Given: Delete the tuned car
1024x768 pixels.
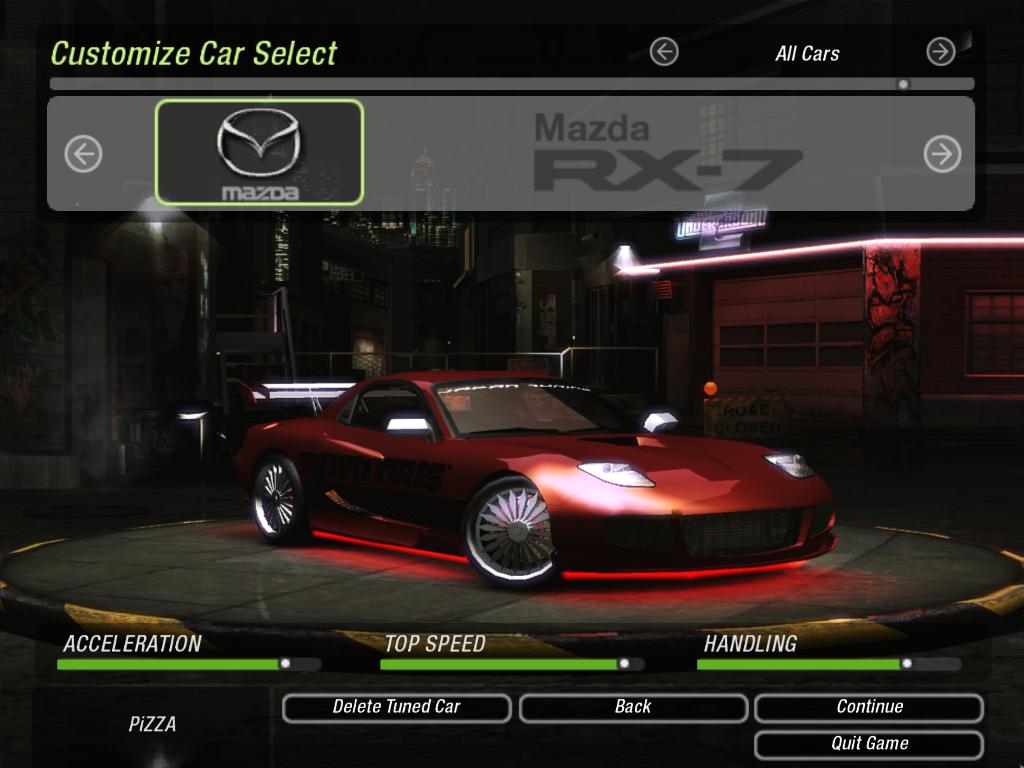Looking at the screenshot, I should [396, 707].
